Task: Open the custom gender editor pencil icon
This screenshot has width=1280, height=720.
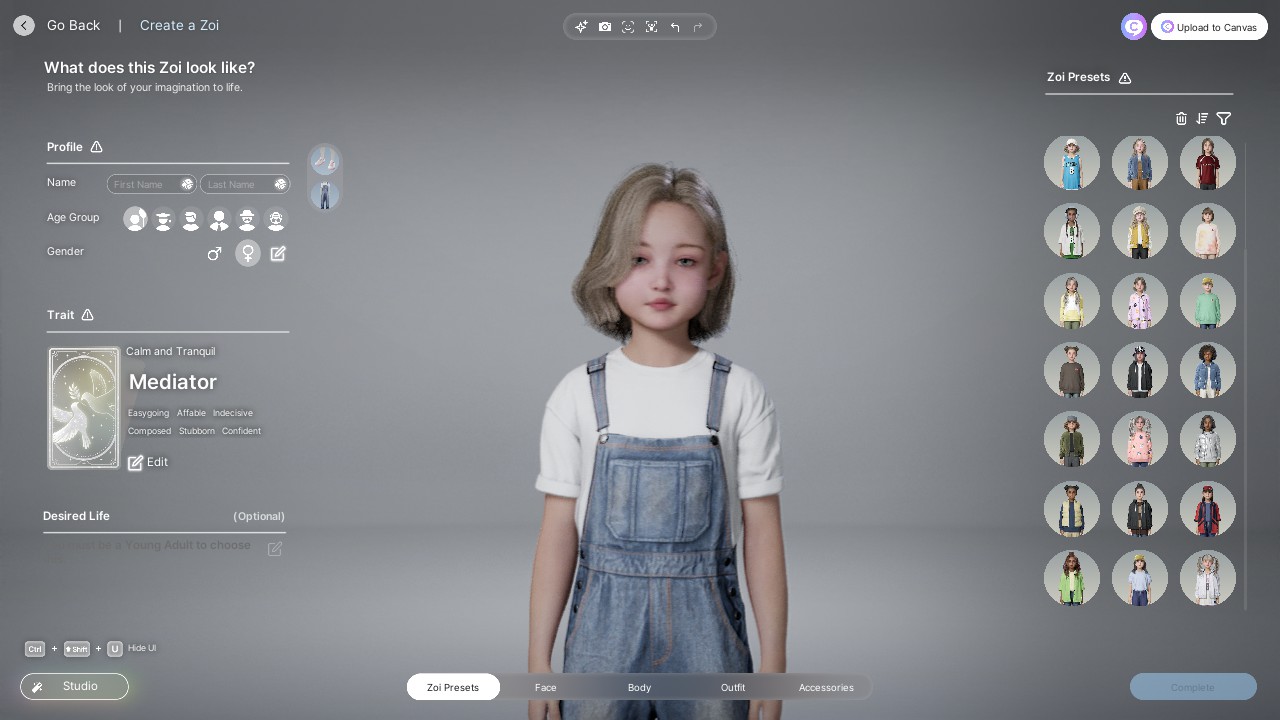Action: tap(278, 253)
